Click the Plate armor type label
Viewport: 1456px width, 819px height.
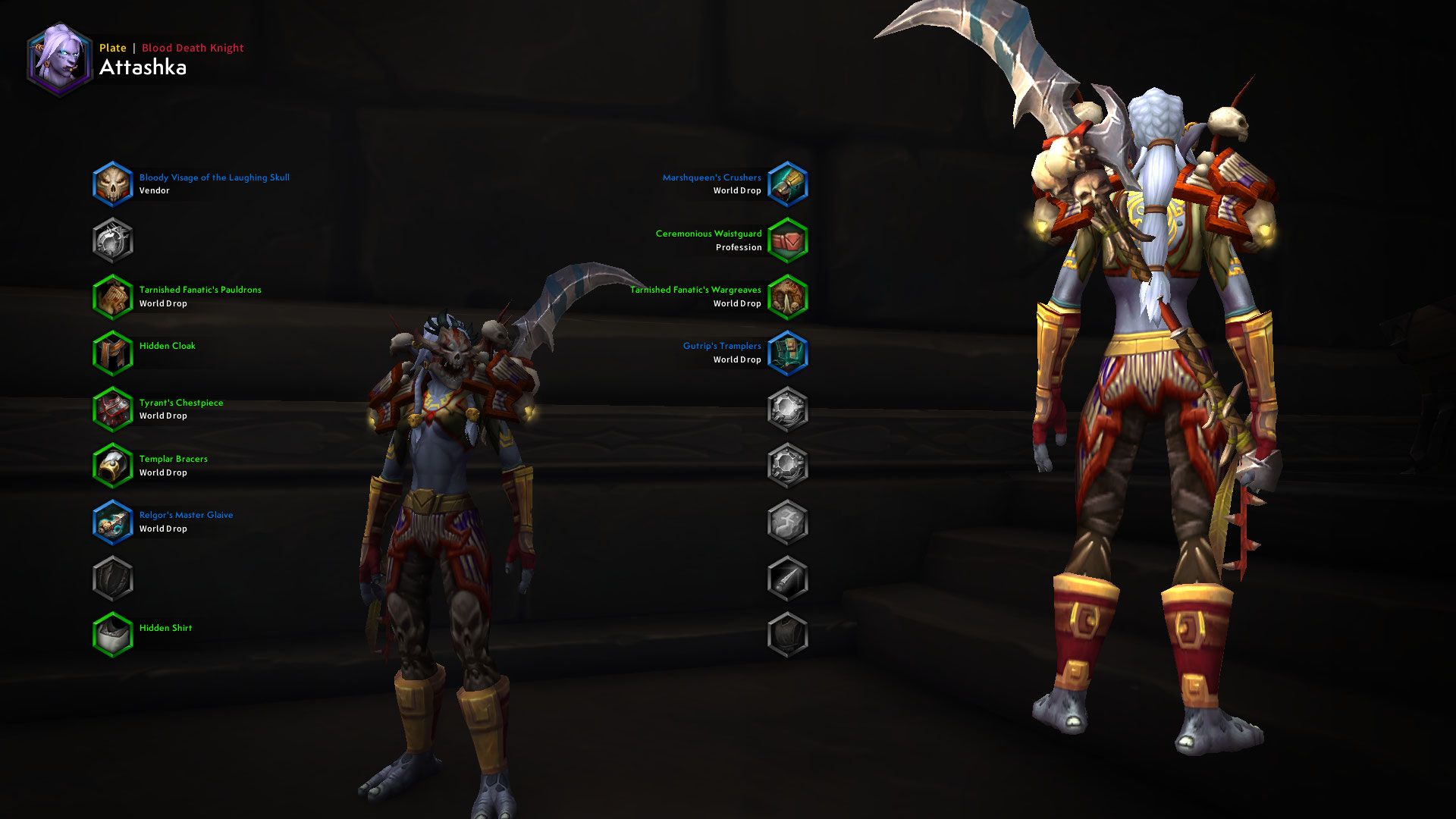coord(112,47)
